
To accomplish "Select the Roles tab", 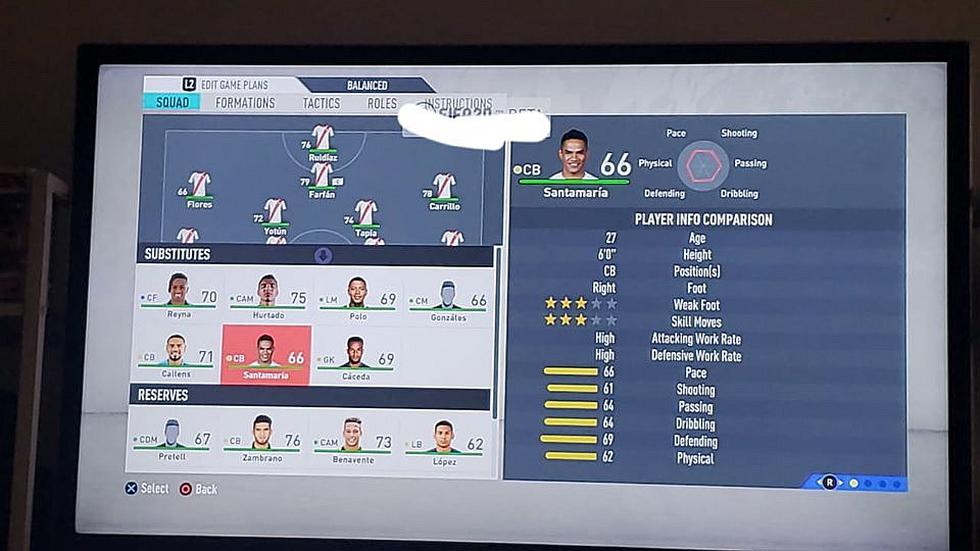I will click(382, 103).
